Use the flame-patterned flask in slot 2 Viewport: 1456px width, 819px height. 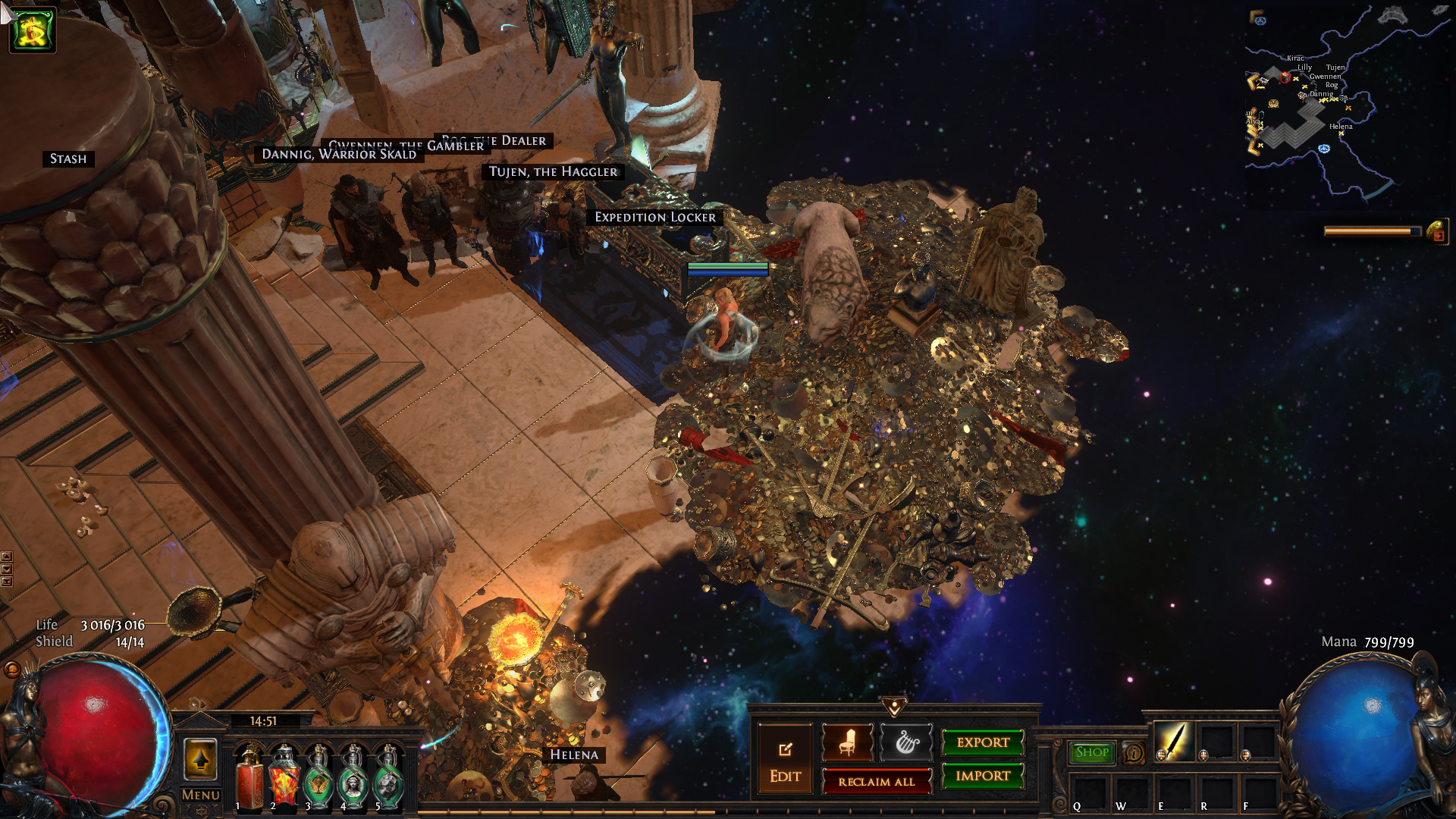tap(284, 777)
